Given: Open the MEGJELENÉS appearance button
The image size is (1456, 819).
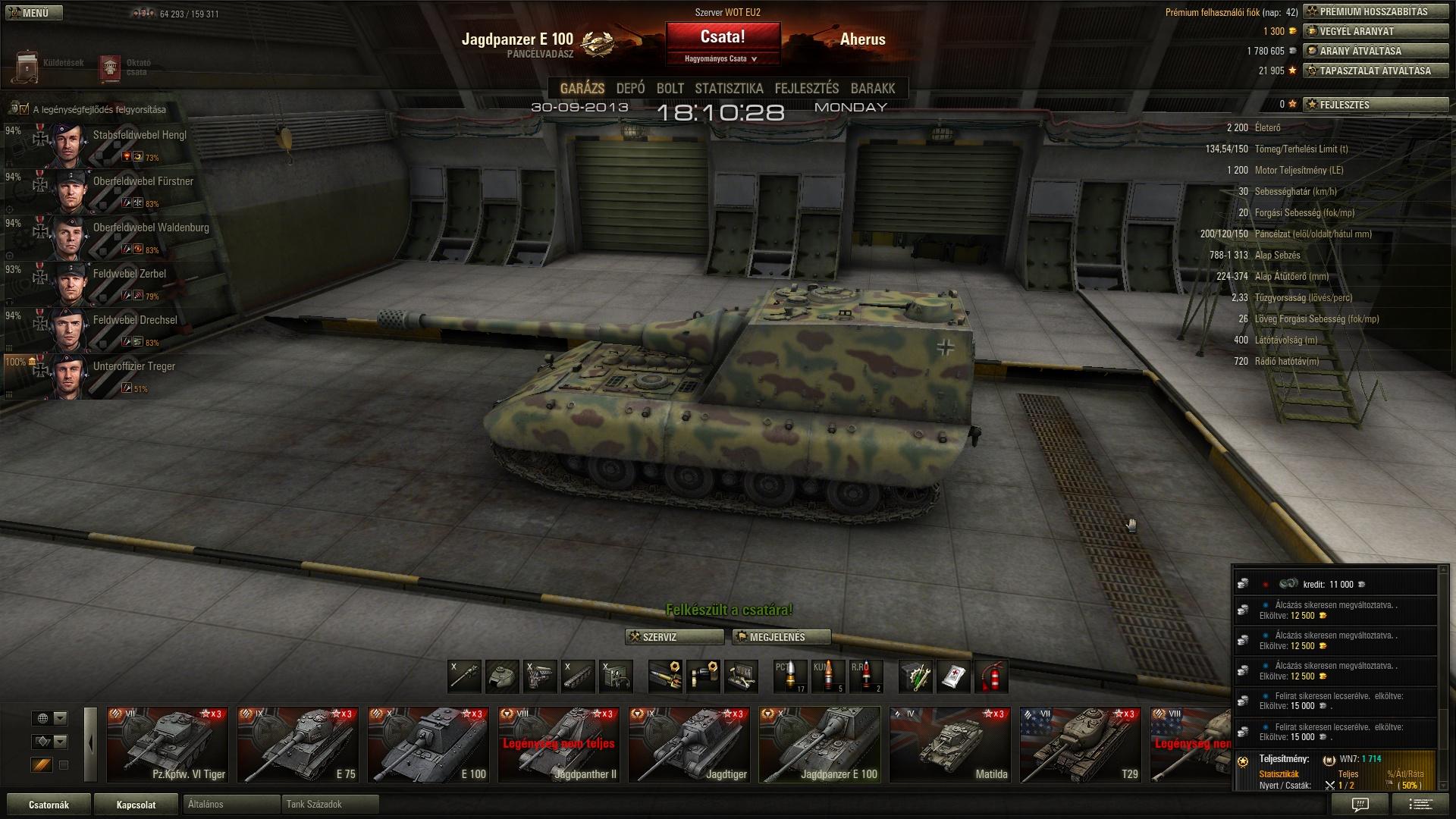Looking at the screenshot, I should click(781, 637).
